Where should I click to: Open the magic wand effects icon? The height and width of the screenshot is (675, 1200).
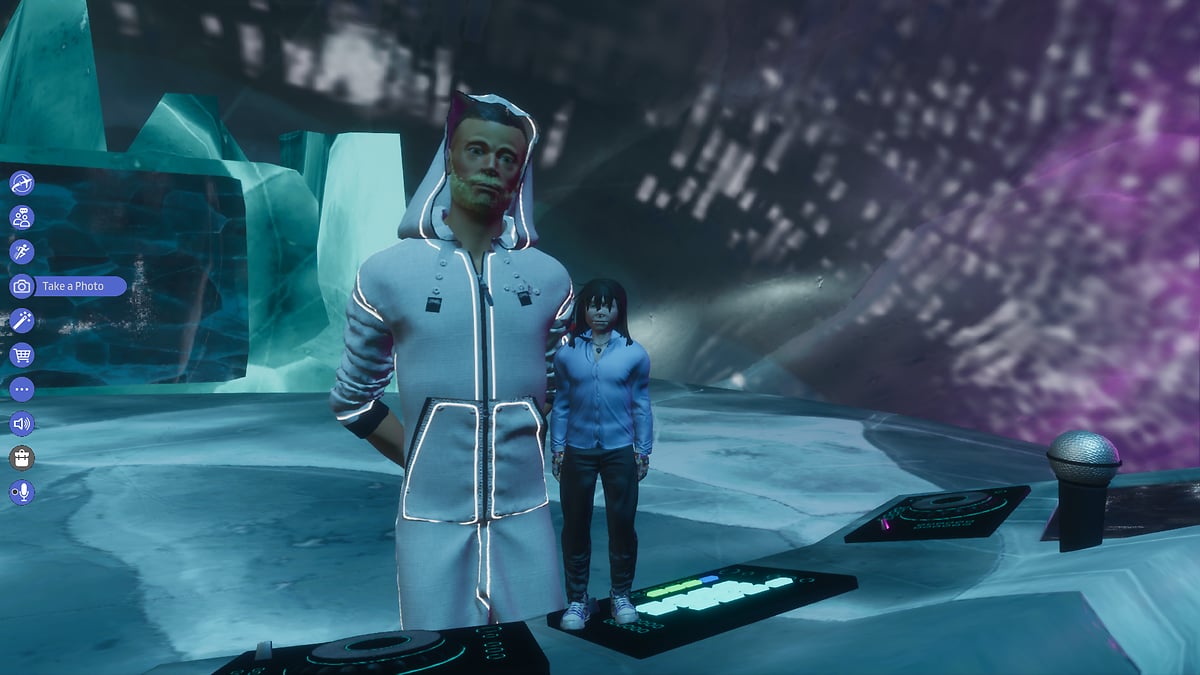22,321
